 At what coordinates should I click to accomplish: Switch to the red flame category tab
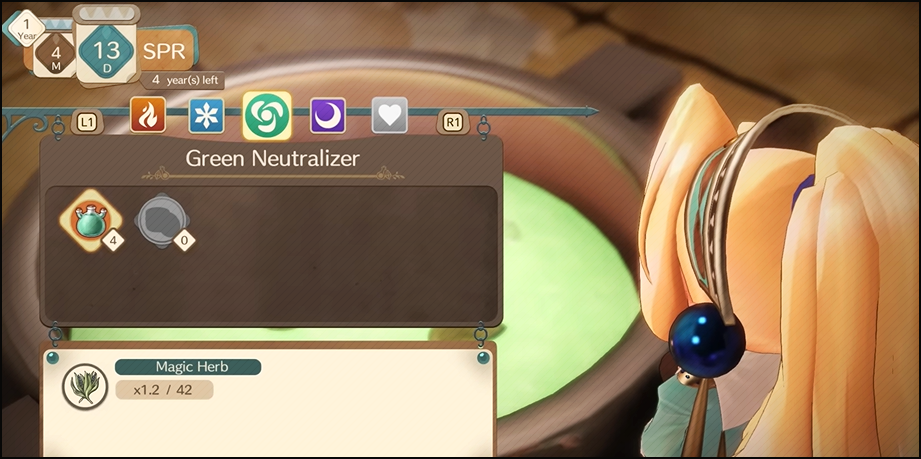click(x=148, y=116)
